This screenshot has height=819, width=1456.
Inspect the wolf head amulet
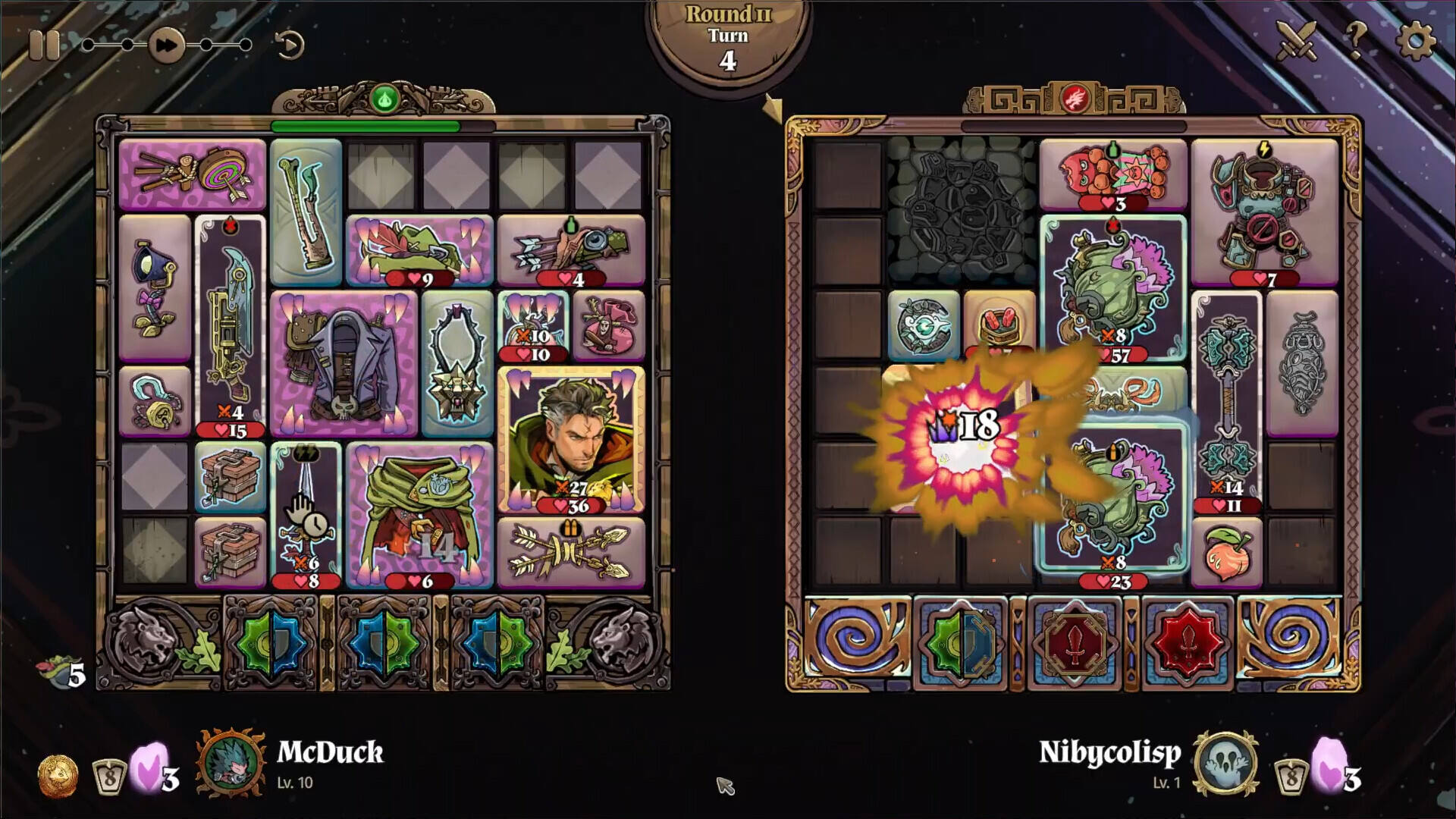[457, 362]
